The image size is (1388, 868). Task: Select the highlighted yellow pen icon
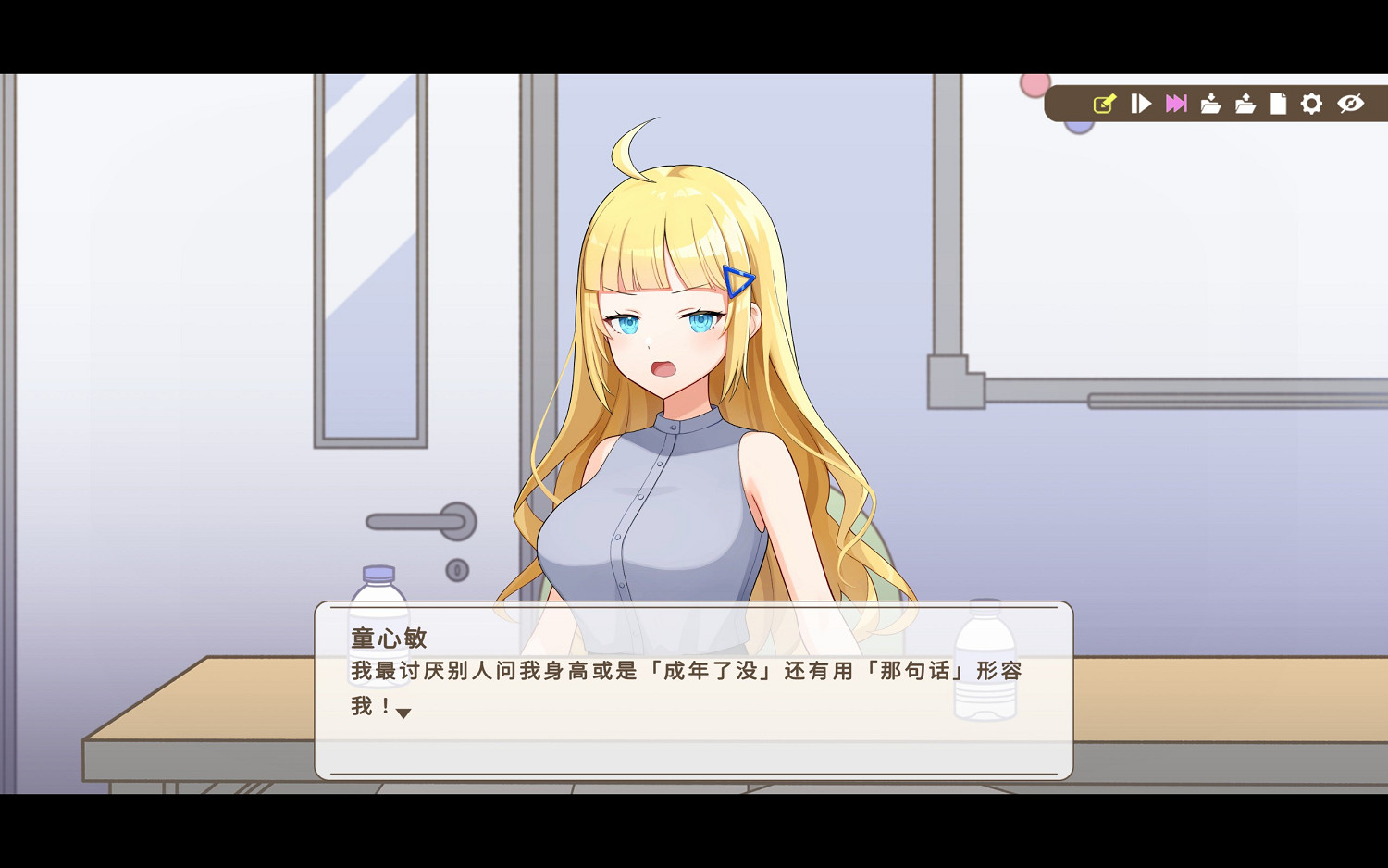1104,104
